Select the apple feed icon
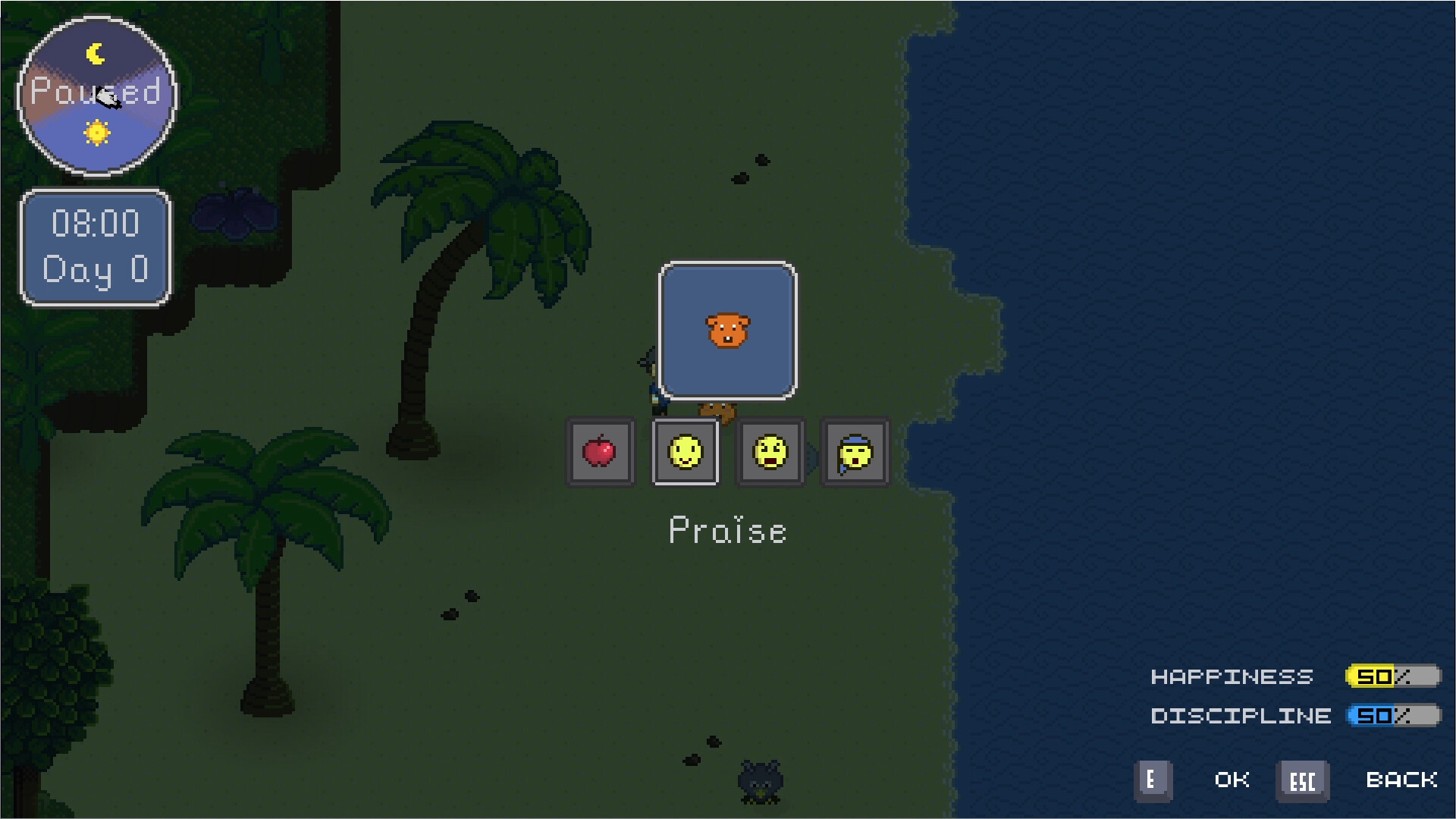Screen dimensions: 1456x819 click(600, 453)
